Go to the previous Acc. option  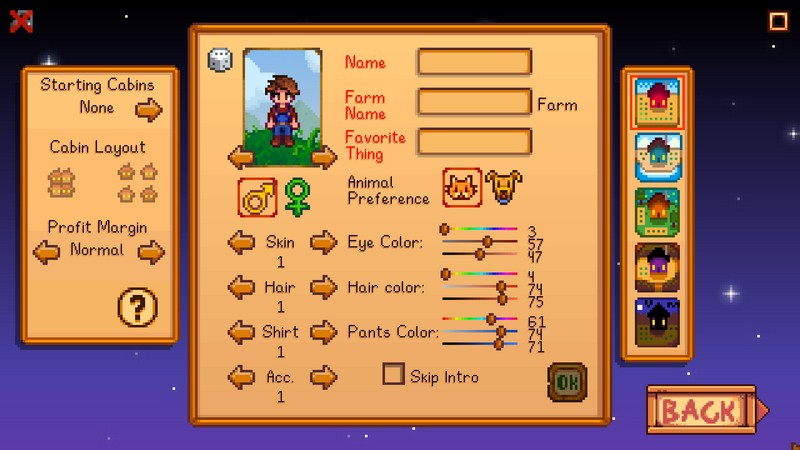[x=241, y=378]
